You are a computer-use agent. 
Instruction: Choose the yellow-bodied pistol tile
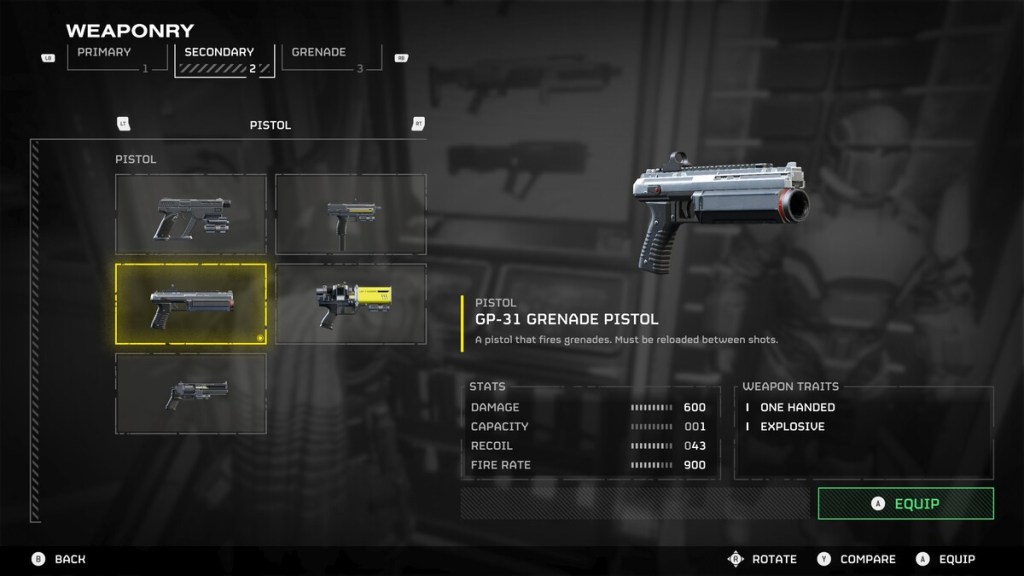point(351,304)
